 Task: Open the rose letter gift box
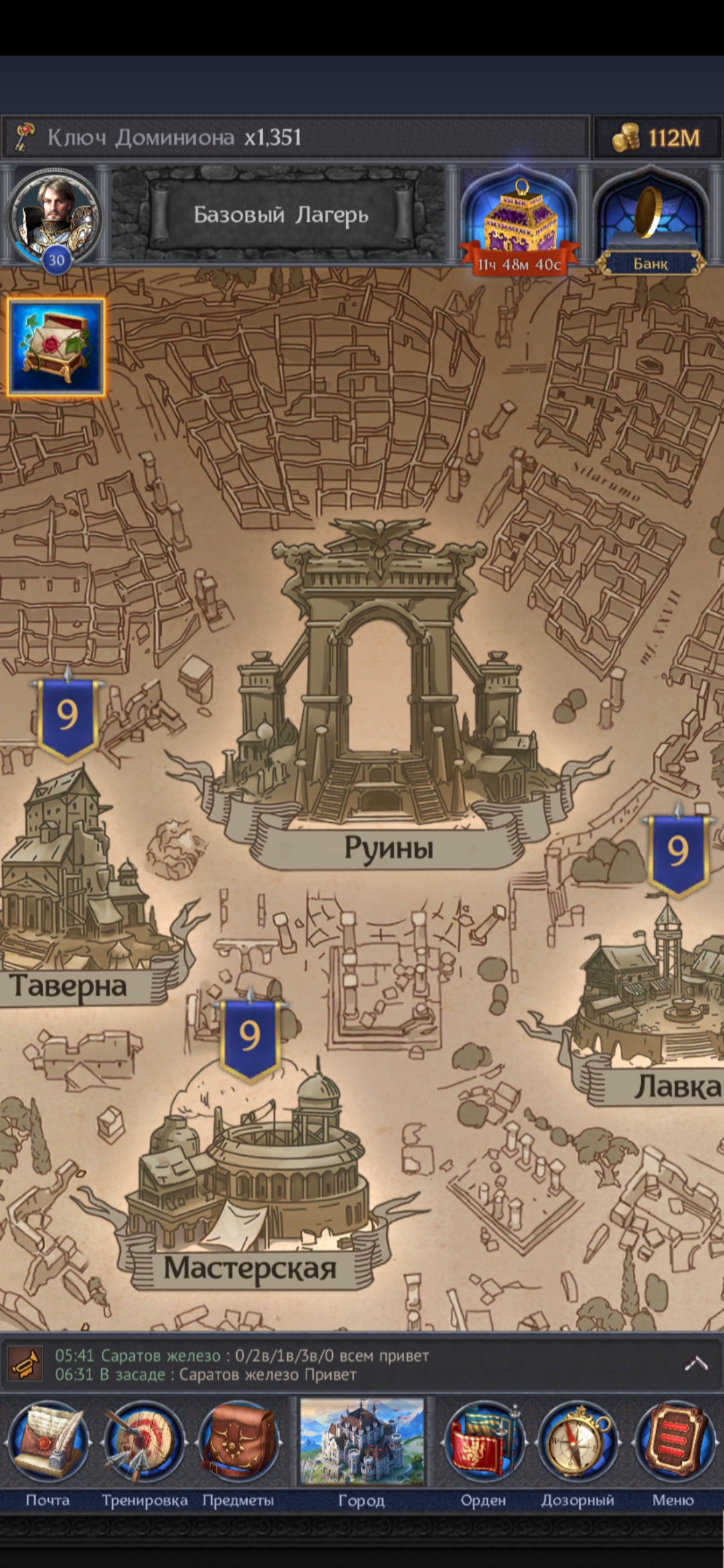(x=56, y=347)
